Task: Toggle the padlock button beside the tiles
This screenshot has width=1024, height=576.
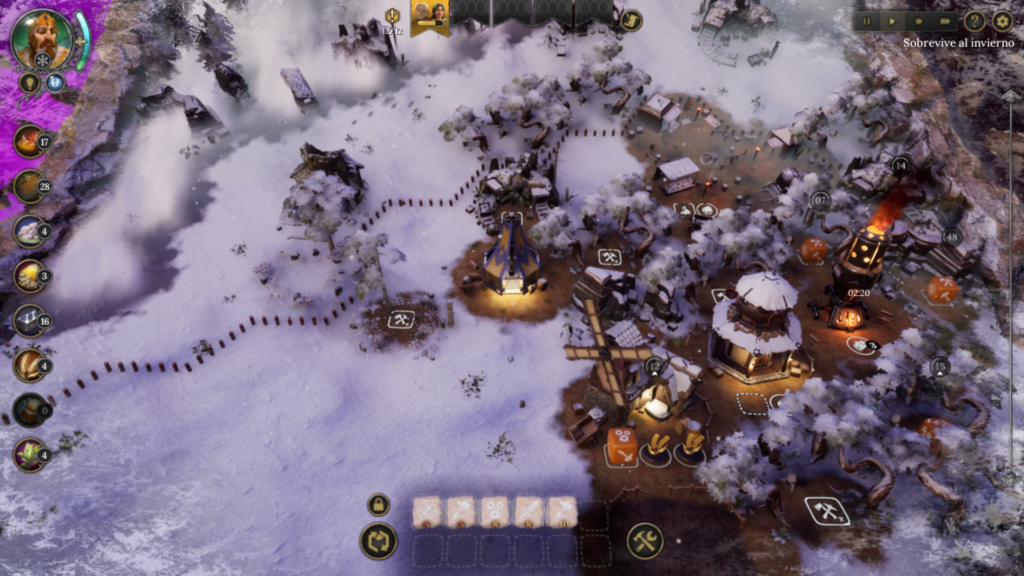Action: pos(378,505)
